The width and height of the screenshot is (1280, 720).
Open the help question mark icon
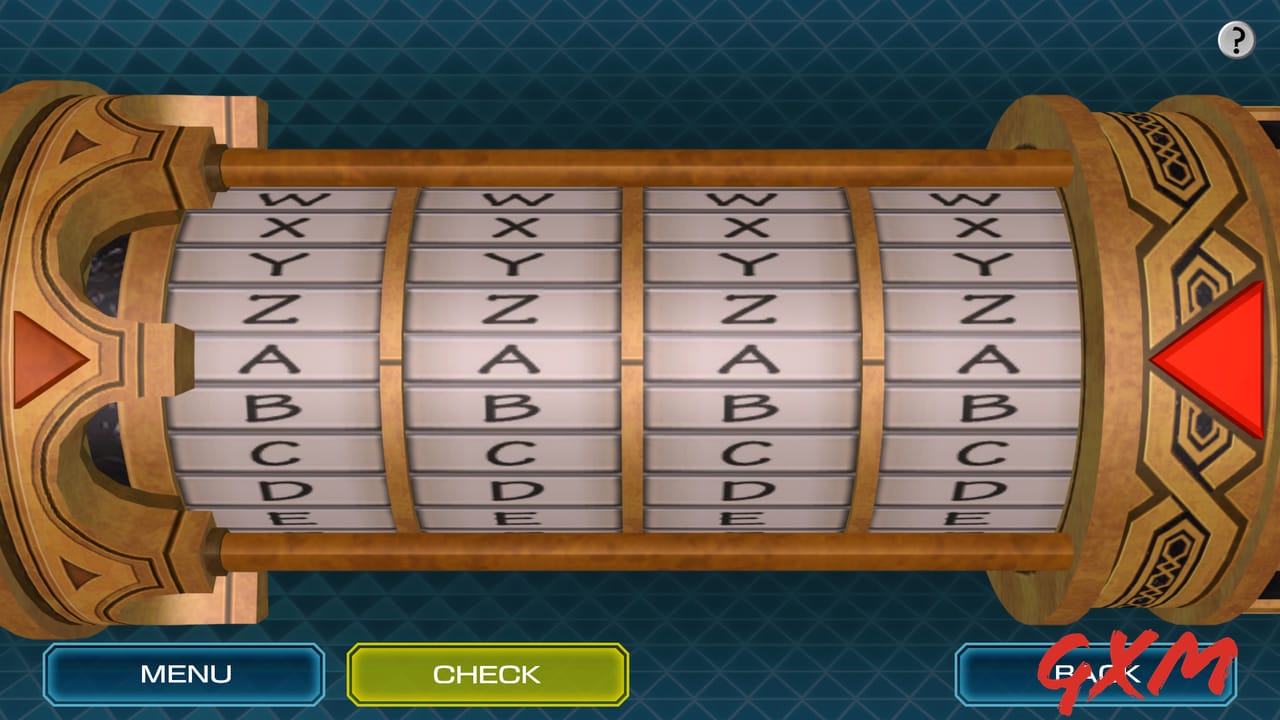pos(1236,40)
